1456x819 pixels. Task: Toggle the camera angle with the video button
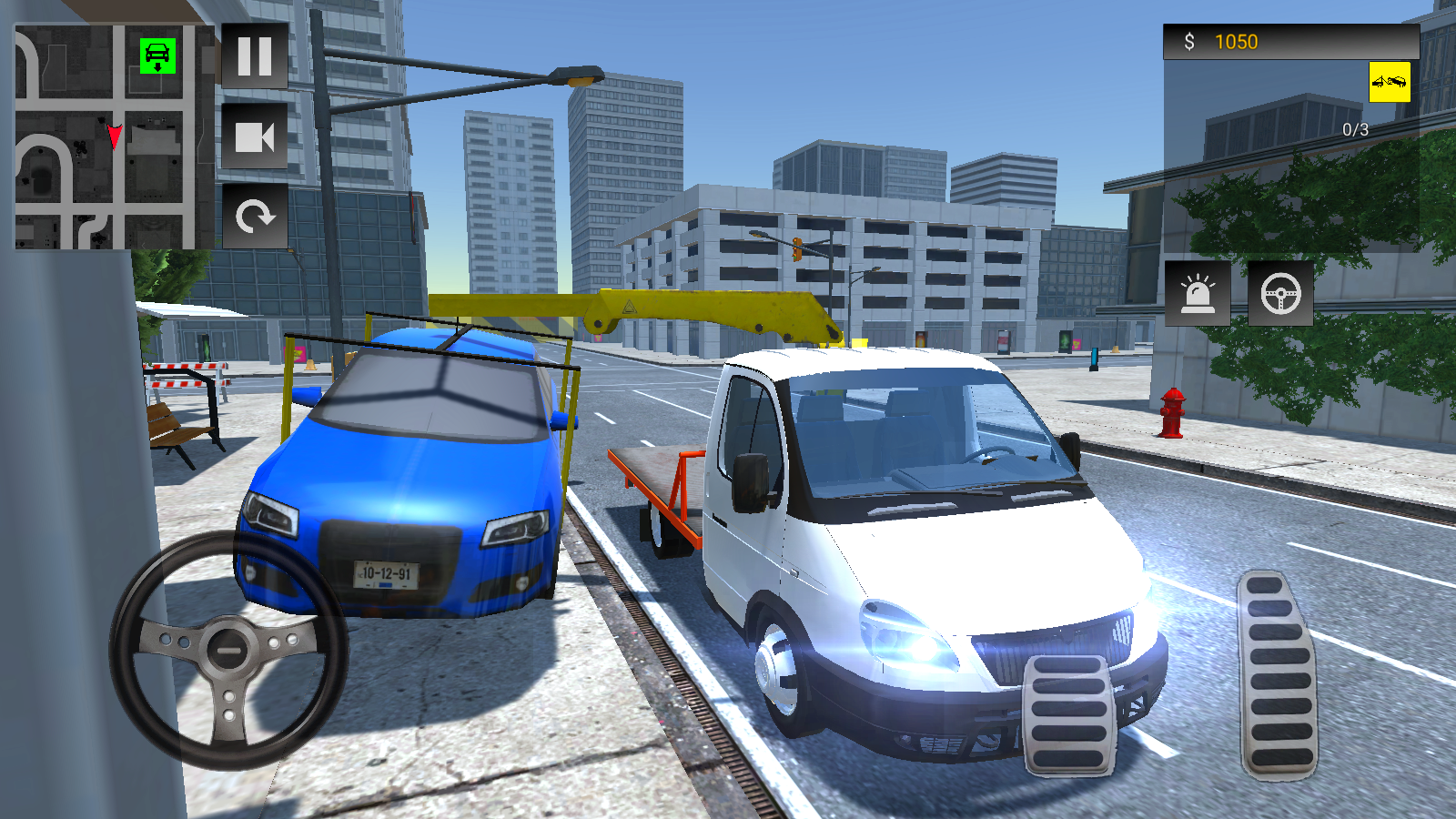pyautogui.click(x=256, y=136)
